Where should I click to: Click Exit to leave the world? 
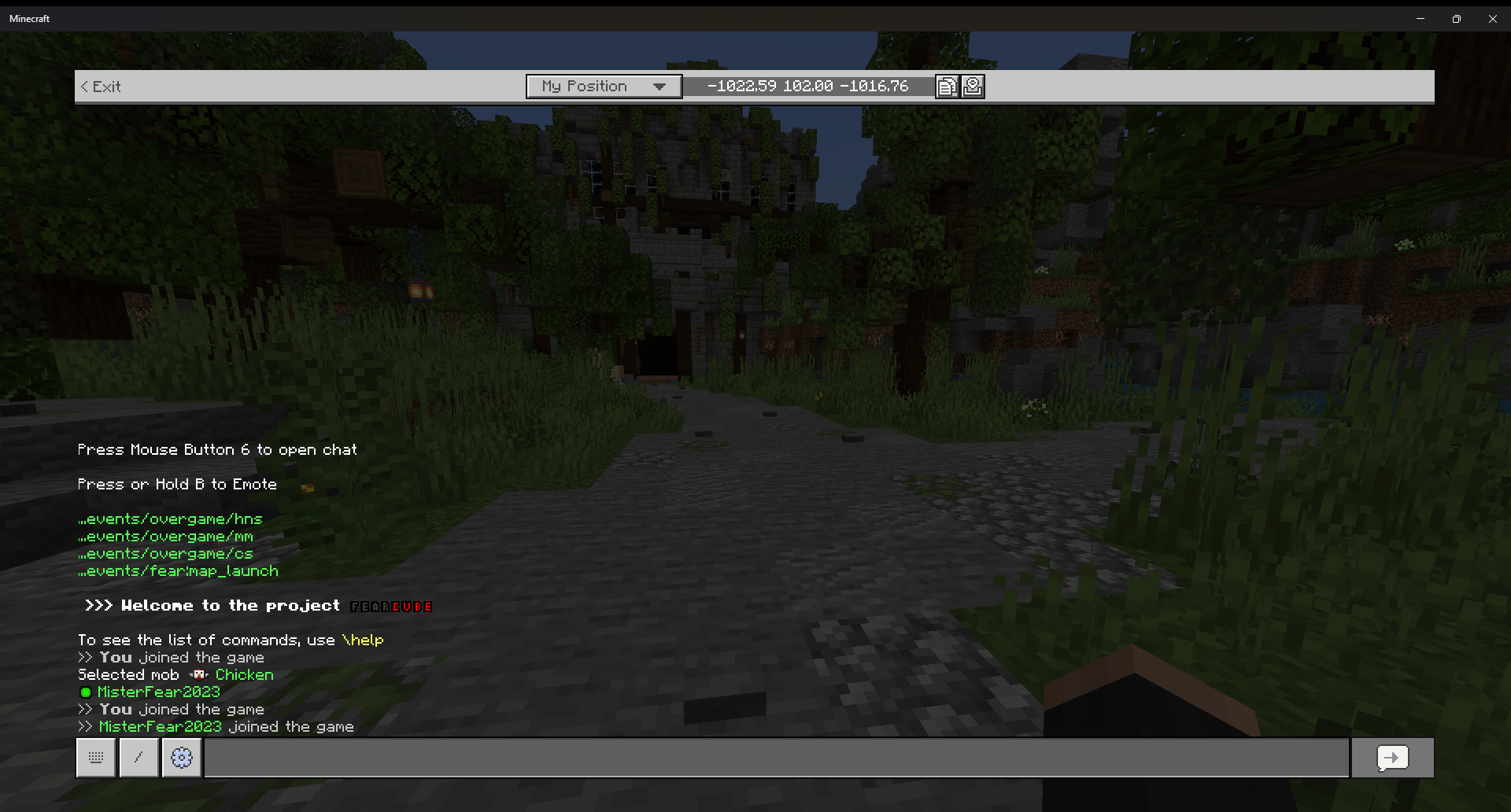(107, 87)
